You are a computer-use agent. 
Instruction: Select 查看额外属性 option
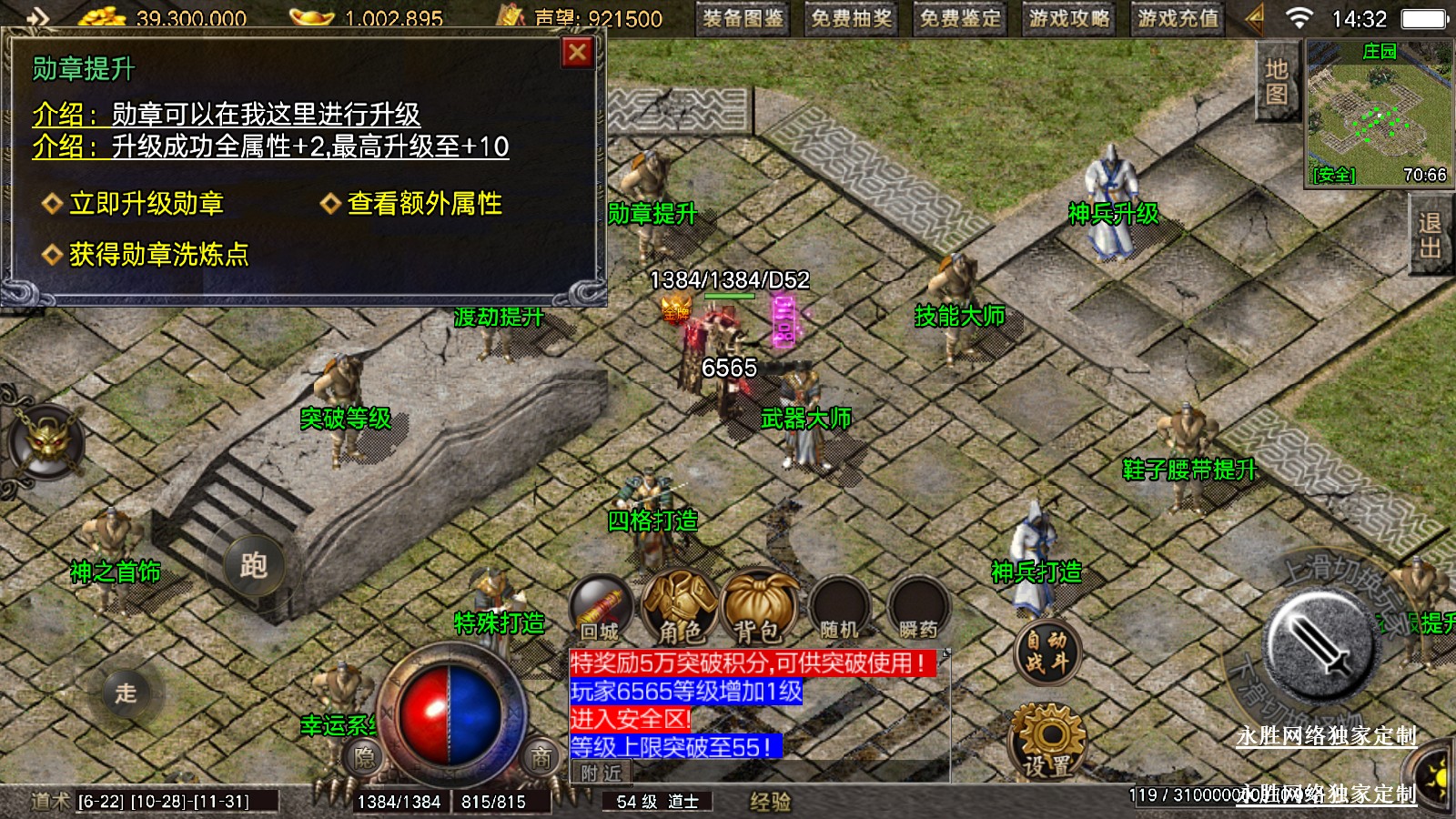[424, 204]
